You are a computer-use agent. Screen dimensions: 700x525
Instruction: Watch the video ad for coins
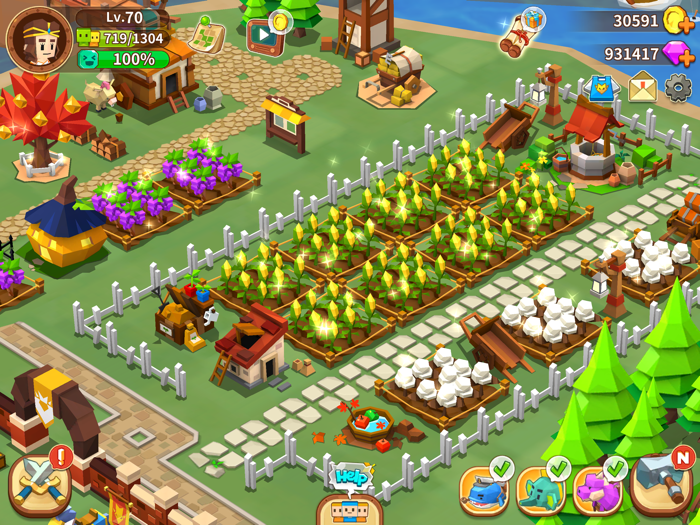coord(265,36)
